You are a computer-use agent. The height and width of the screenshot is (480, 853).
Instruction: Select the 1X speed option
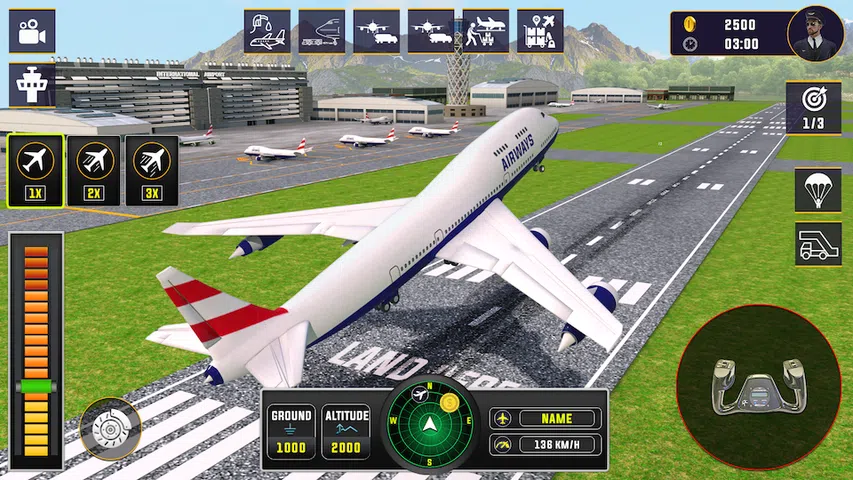click(37, 171)
